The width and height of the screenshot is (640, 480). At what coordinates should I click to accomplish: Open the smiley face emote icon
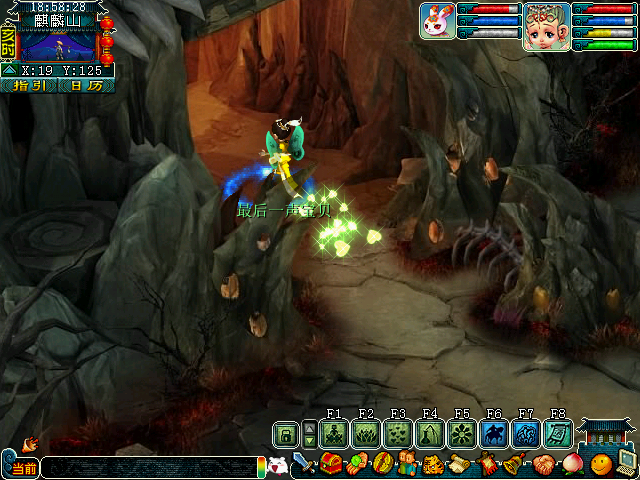(599, 465)
